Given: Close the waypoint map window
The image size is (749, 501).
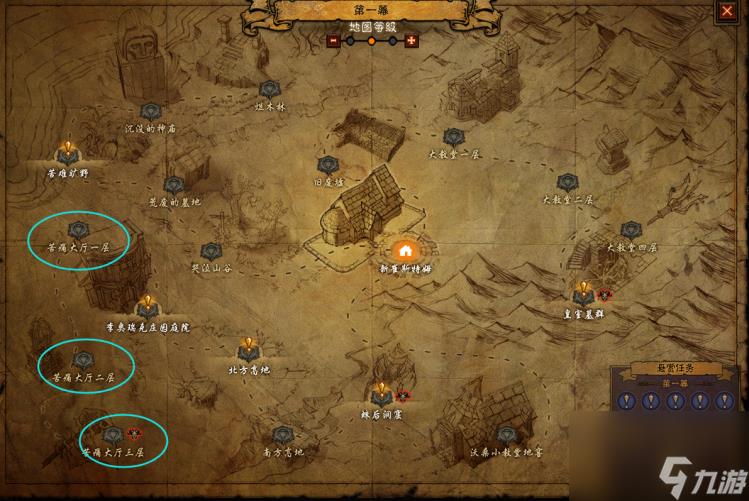Looking at the screenshot, I should (726, 12).
